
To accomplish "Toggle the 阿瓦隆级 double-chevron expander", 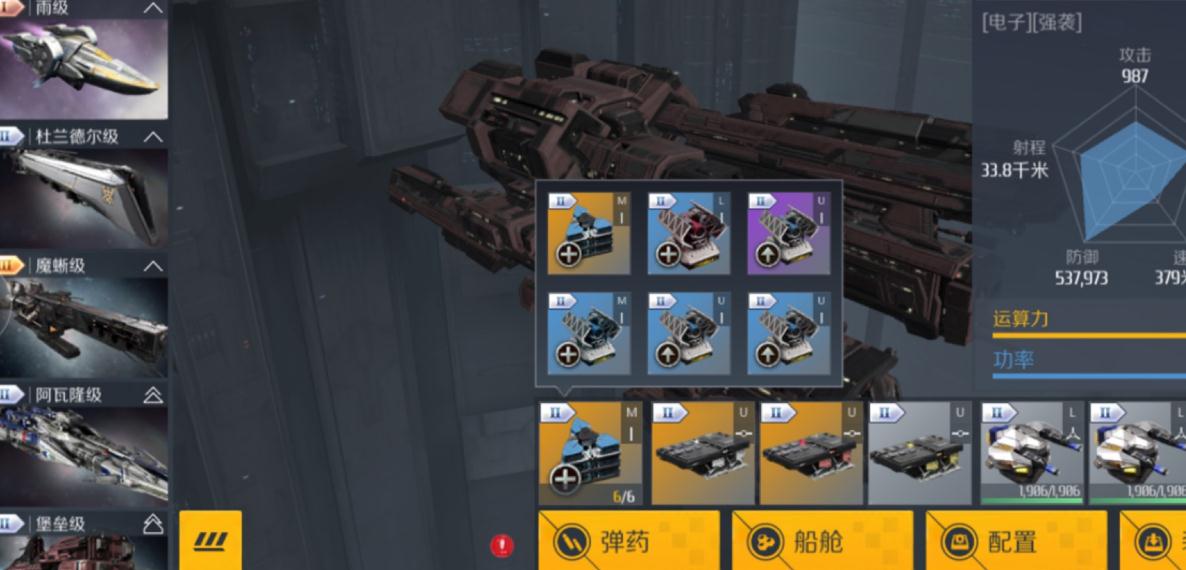I will [153, 395].
